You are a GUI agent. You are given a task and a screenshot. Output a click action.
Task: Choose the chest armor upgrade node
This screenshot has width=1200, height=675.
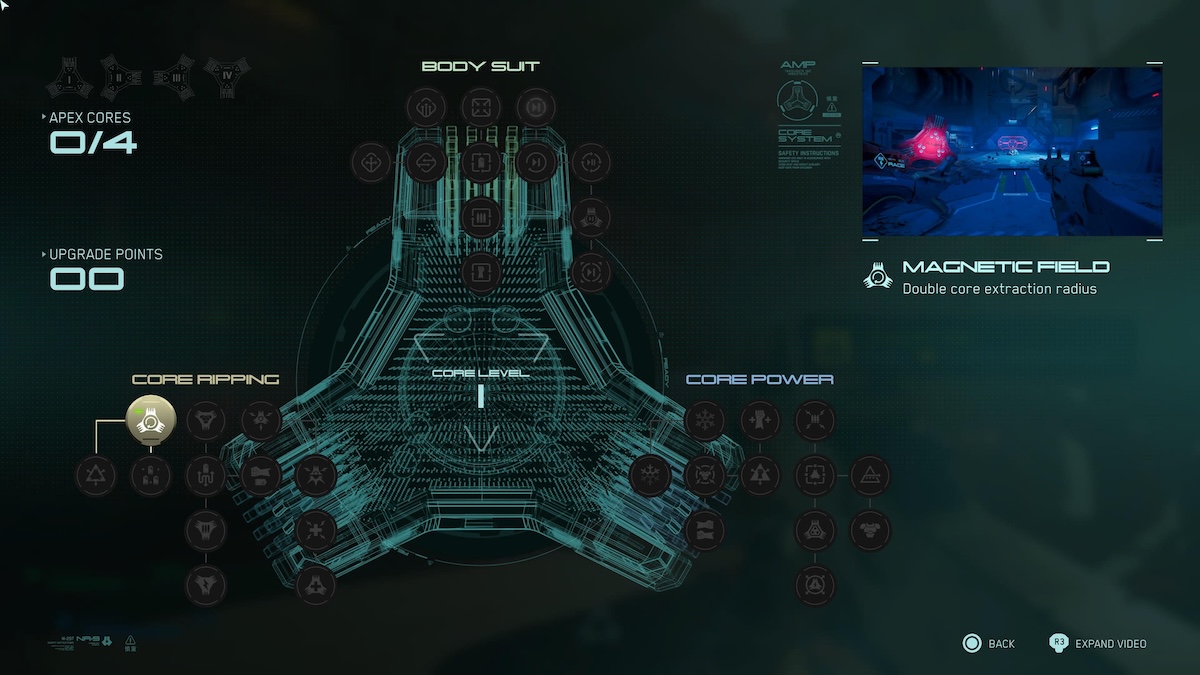pos(869,528)
